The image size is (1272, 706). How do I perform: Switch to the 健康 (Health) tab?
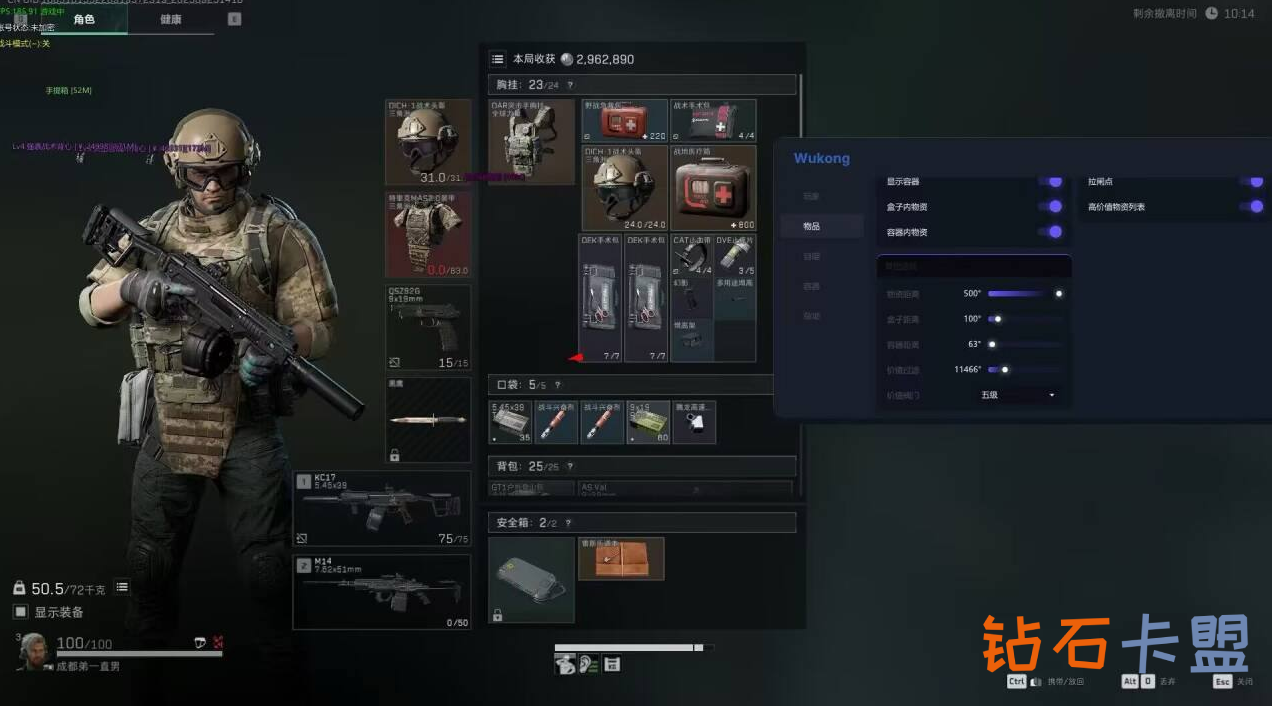[170, 19]
